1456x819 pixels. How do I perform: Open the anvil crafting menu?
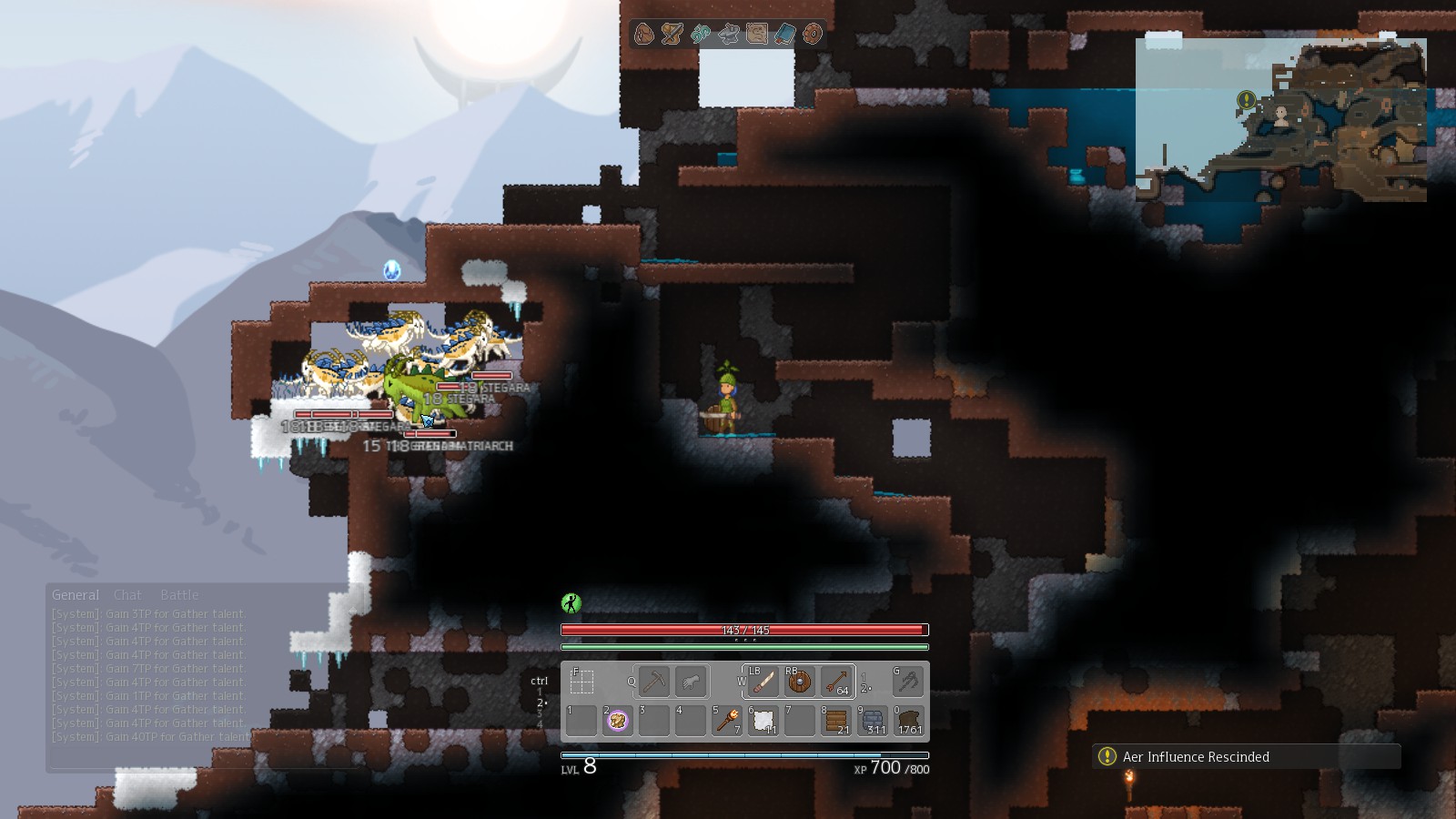729,35
